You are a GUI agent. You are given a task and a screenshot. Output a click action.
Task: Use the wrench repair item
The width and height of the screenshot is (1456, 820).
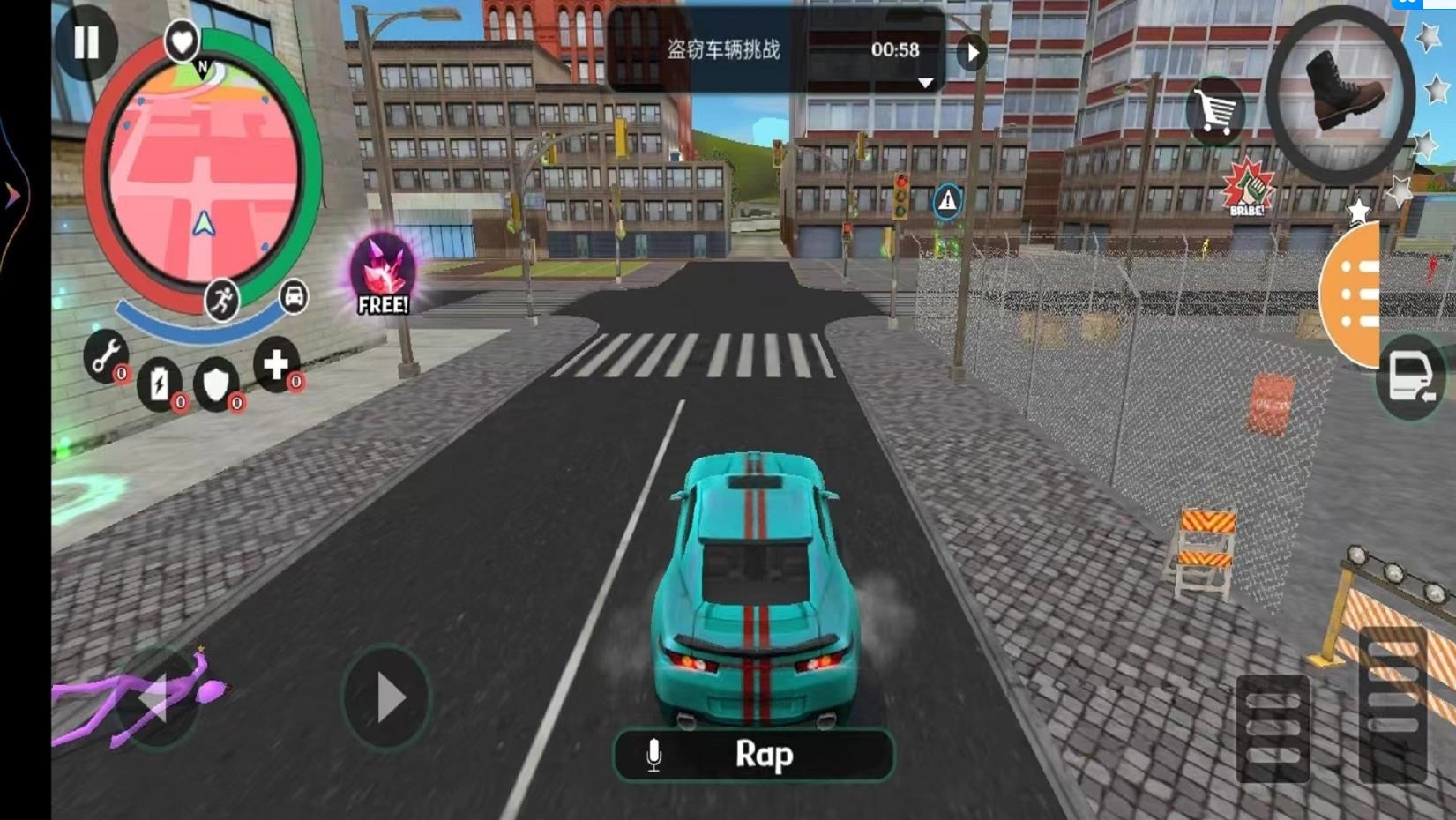106,356
